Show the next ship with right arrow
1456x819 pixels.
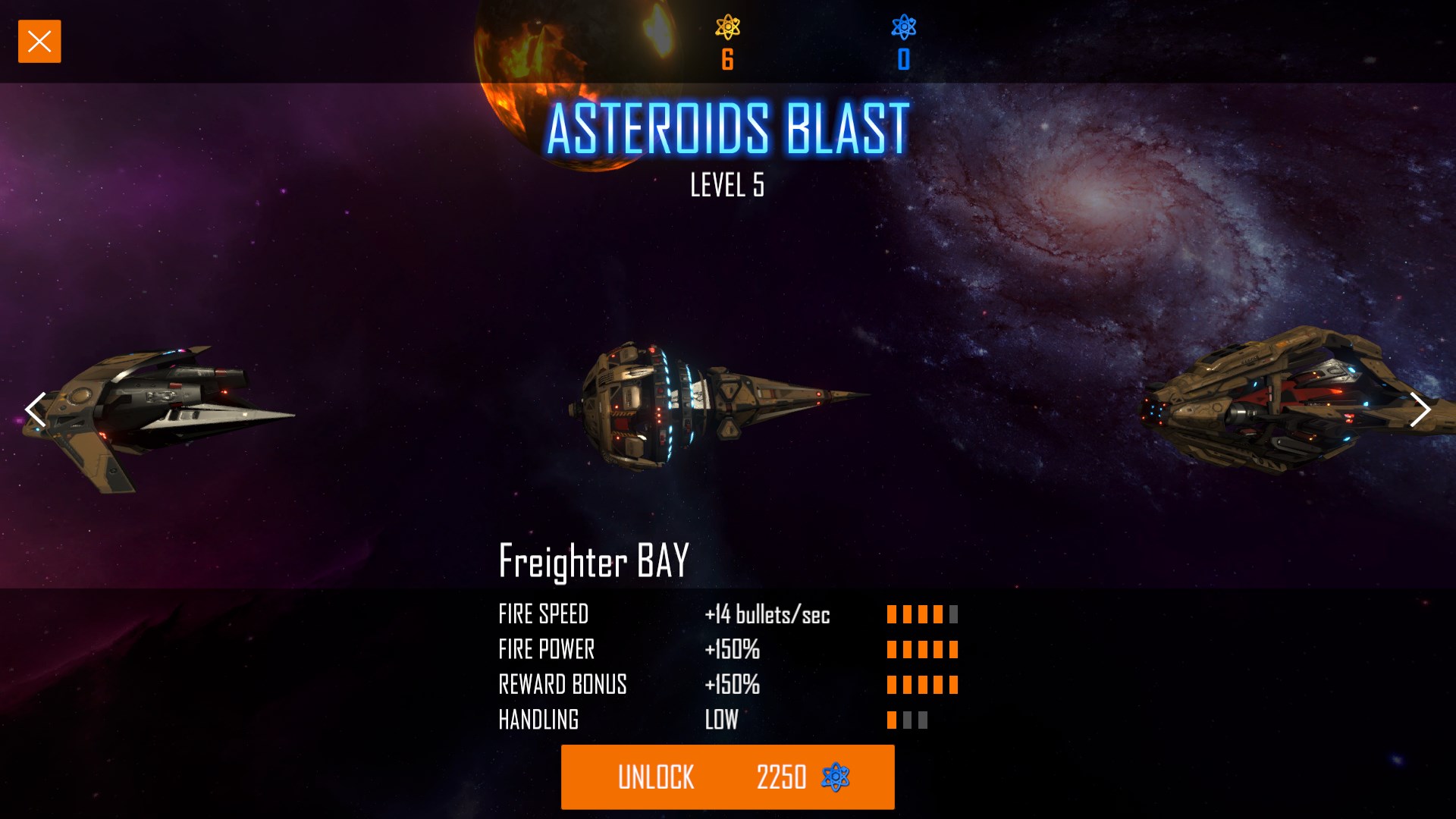click(1420, 410)
